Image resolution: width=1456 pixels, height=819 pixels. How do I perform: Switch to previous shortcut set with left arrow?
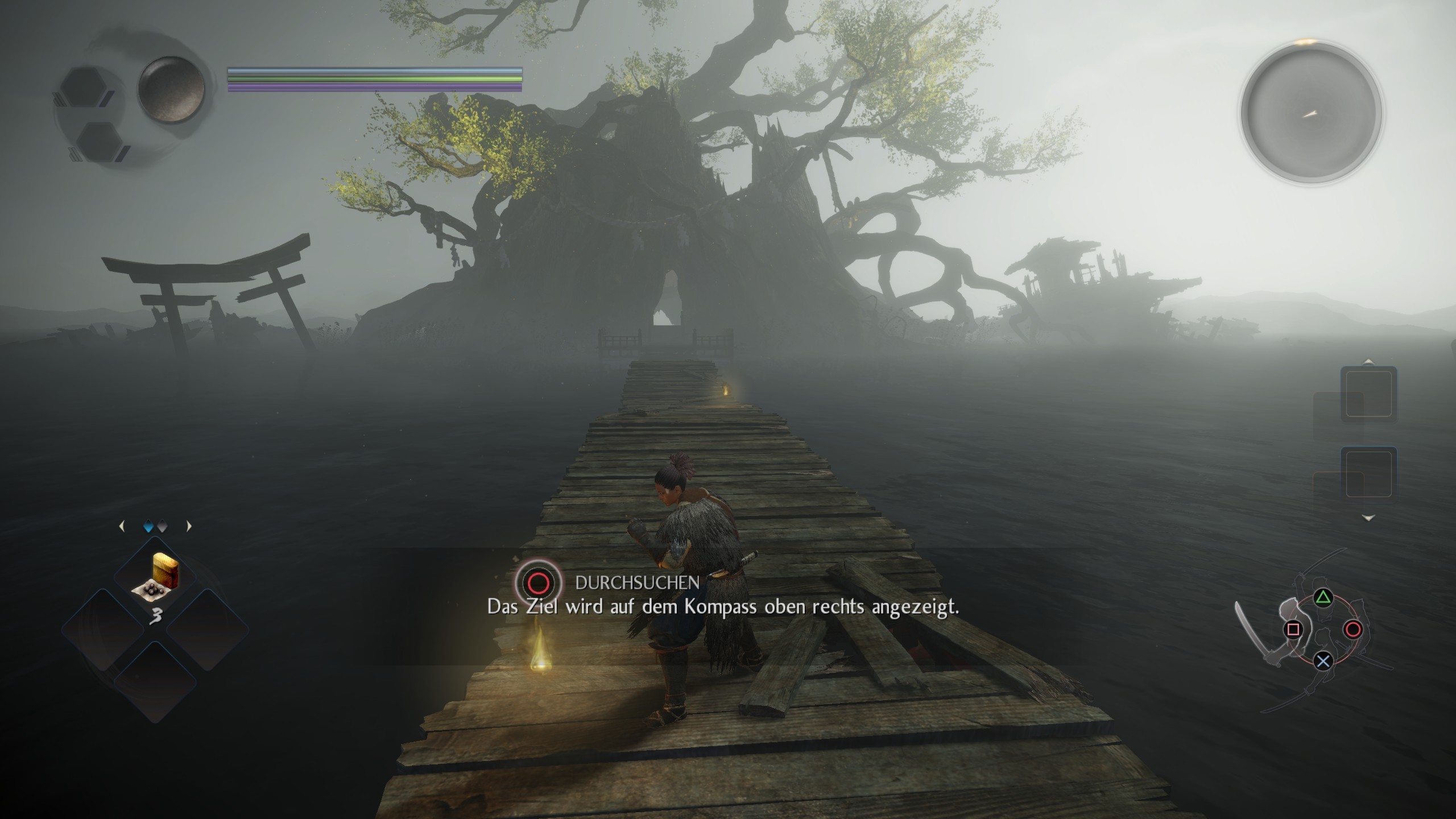tap(121, 527)
